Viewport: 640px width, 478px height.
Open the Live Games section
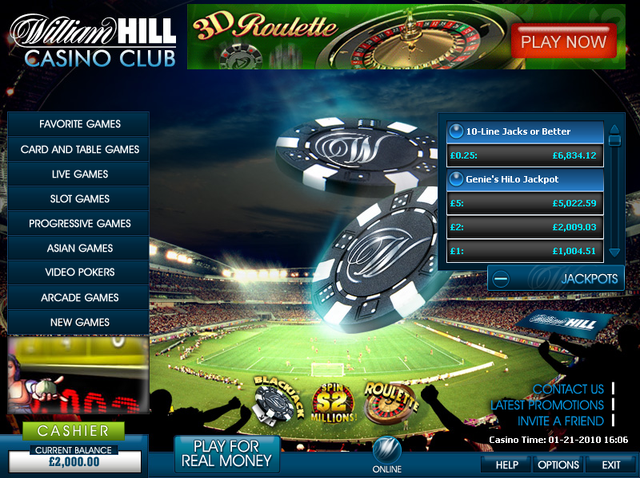(x=79, y=174)
